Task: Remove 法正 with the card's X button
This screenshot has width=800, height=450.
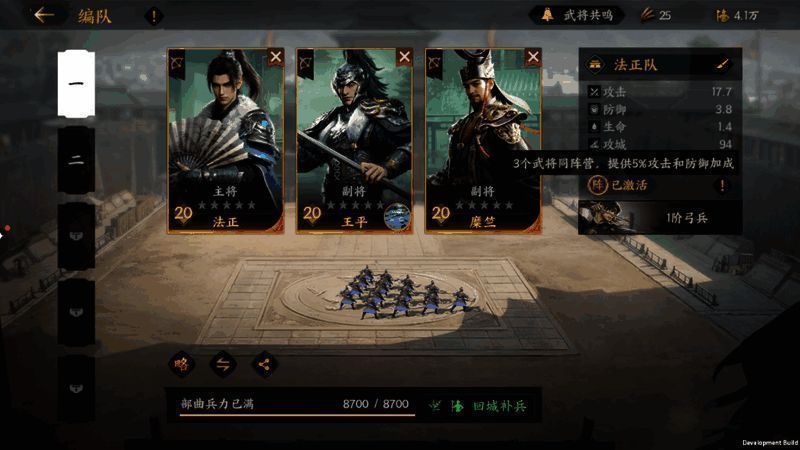Action: coord(277,57)
